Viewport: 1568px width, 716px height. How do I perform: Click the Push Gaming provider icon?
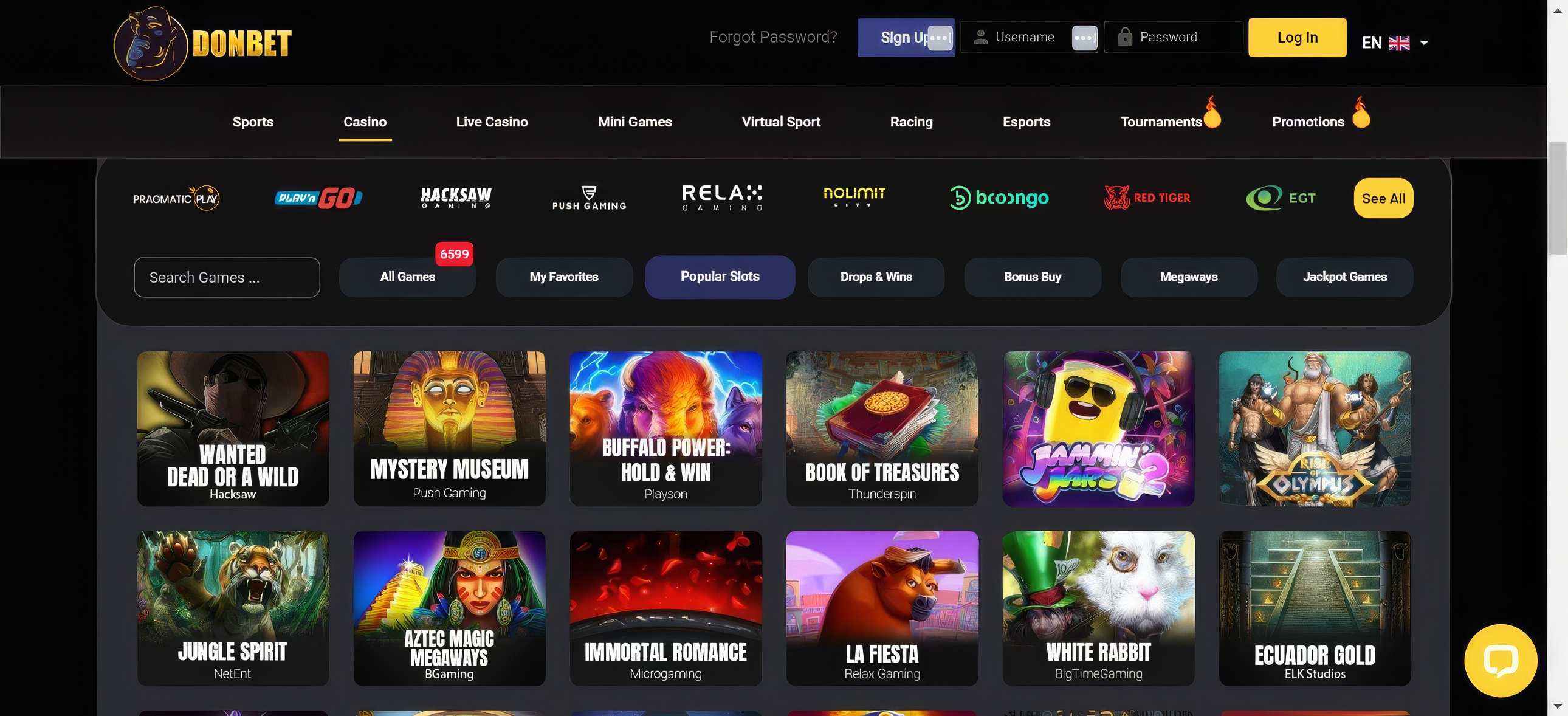pos(589,198)
